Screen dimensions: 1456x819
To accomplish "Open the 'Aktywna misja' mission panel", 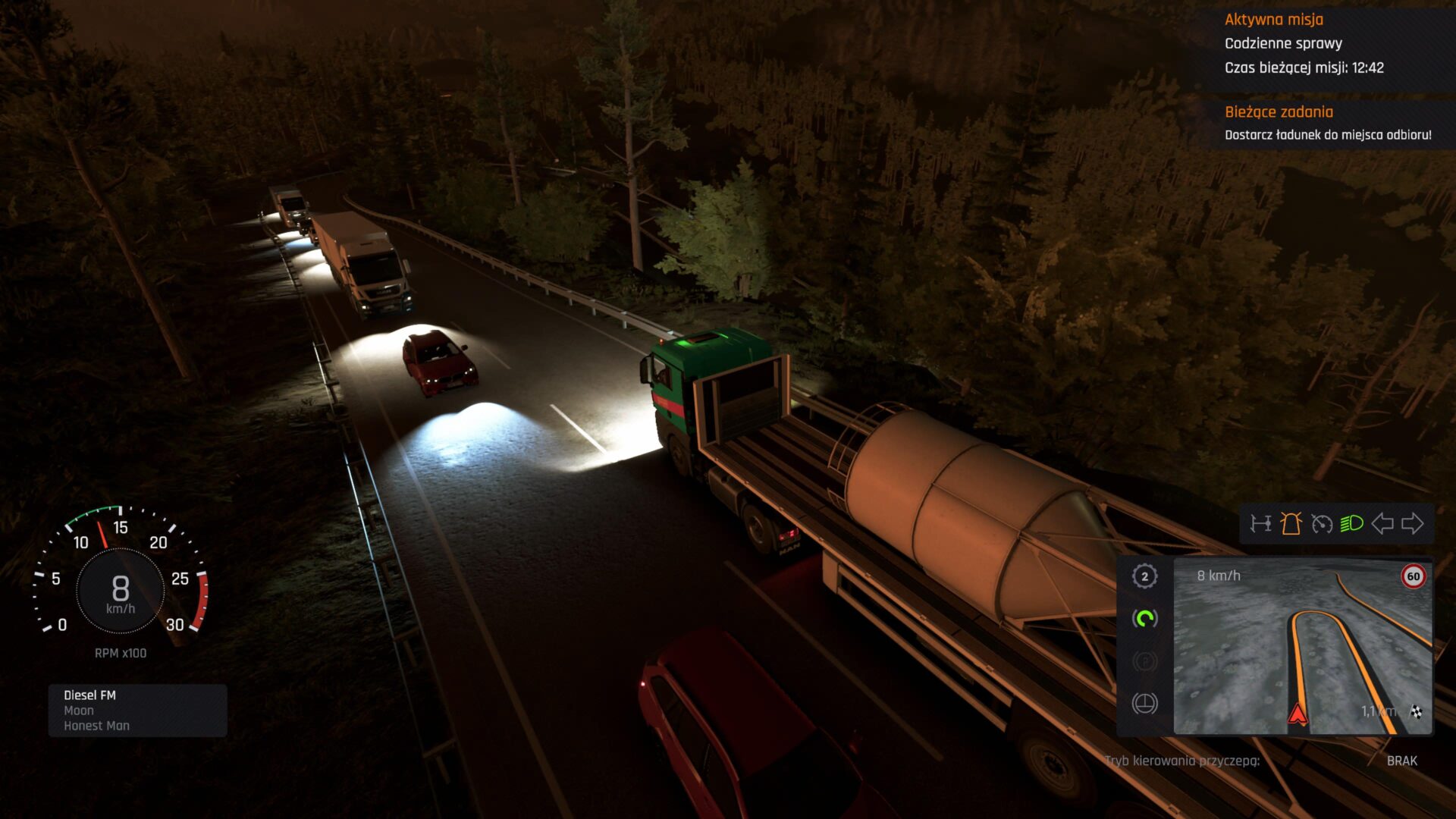I will (1328, 44).
